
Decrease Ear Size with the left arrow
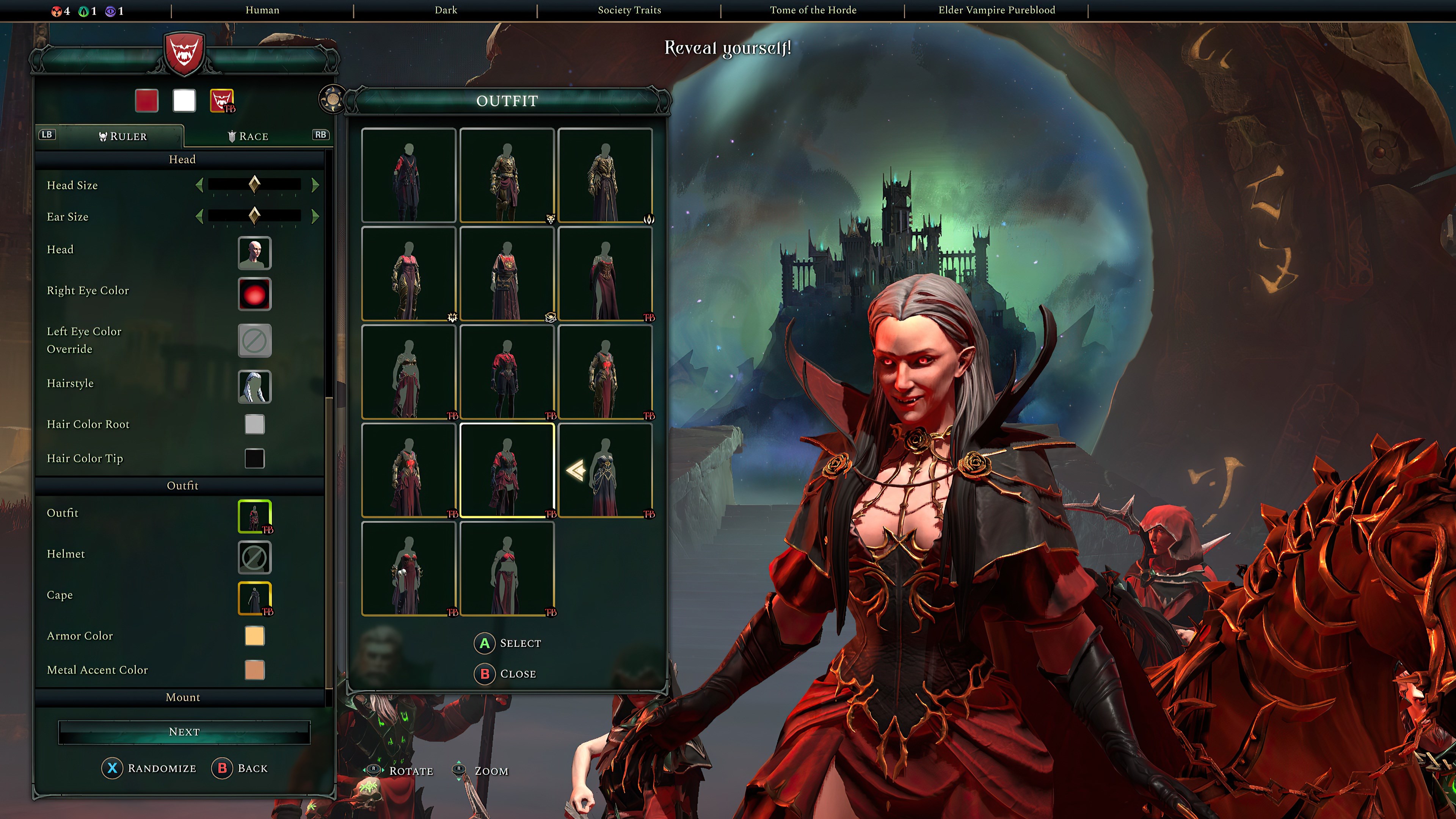[x=199, y=216]
